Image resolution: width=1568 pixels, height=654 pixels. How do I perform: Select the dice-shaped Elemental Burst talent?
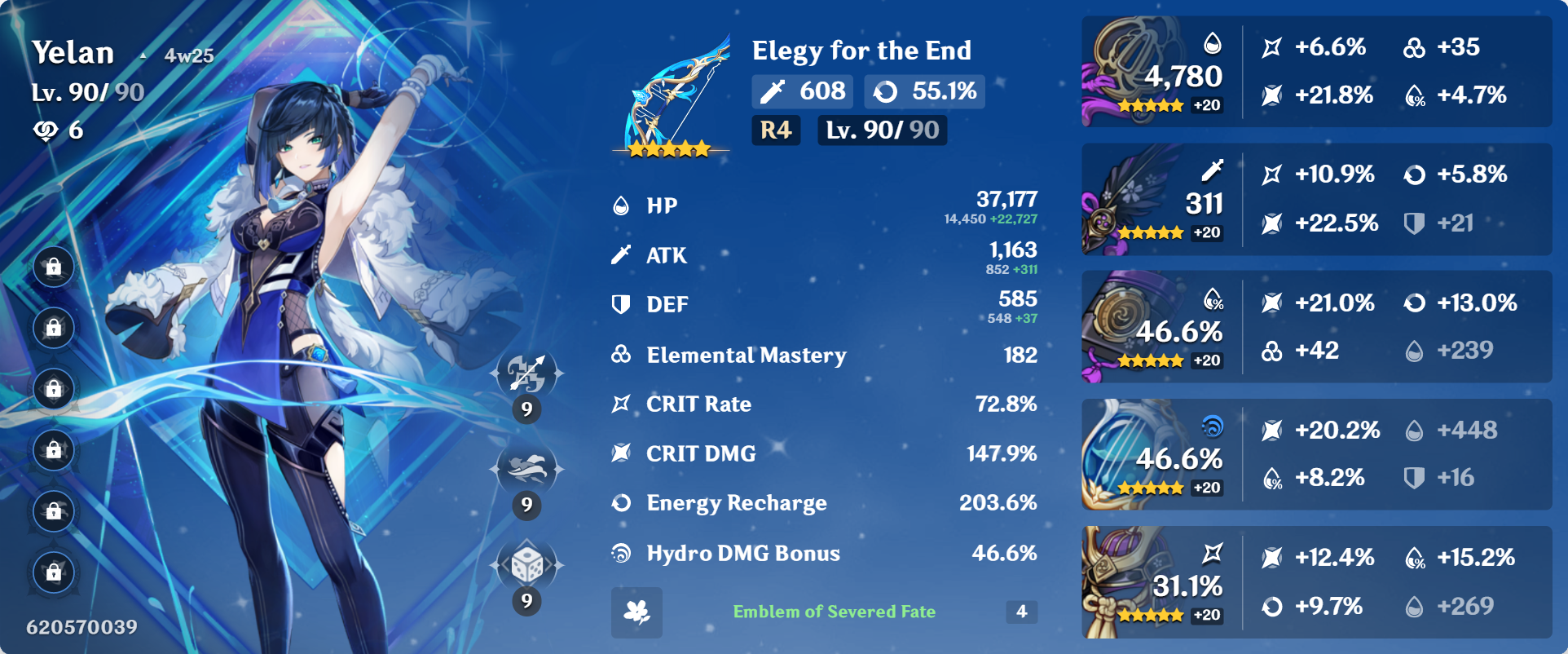click(x=526, y=563)
